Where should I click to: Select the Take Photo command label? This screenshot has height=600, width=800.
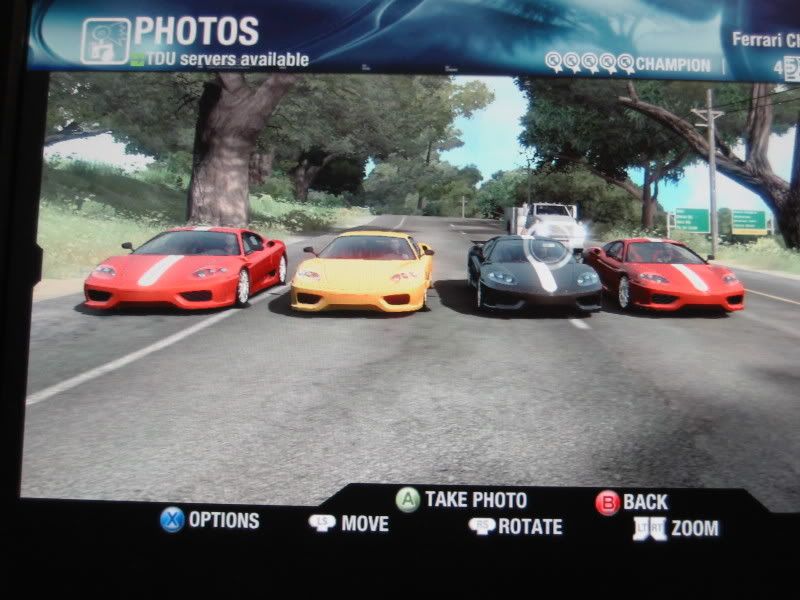click(475, 499)
